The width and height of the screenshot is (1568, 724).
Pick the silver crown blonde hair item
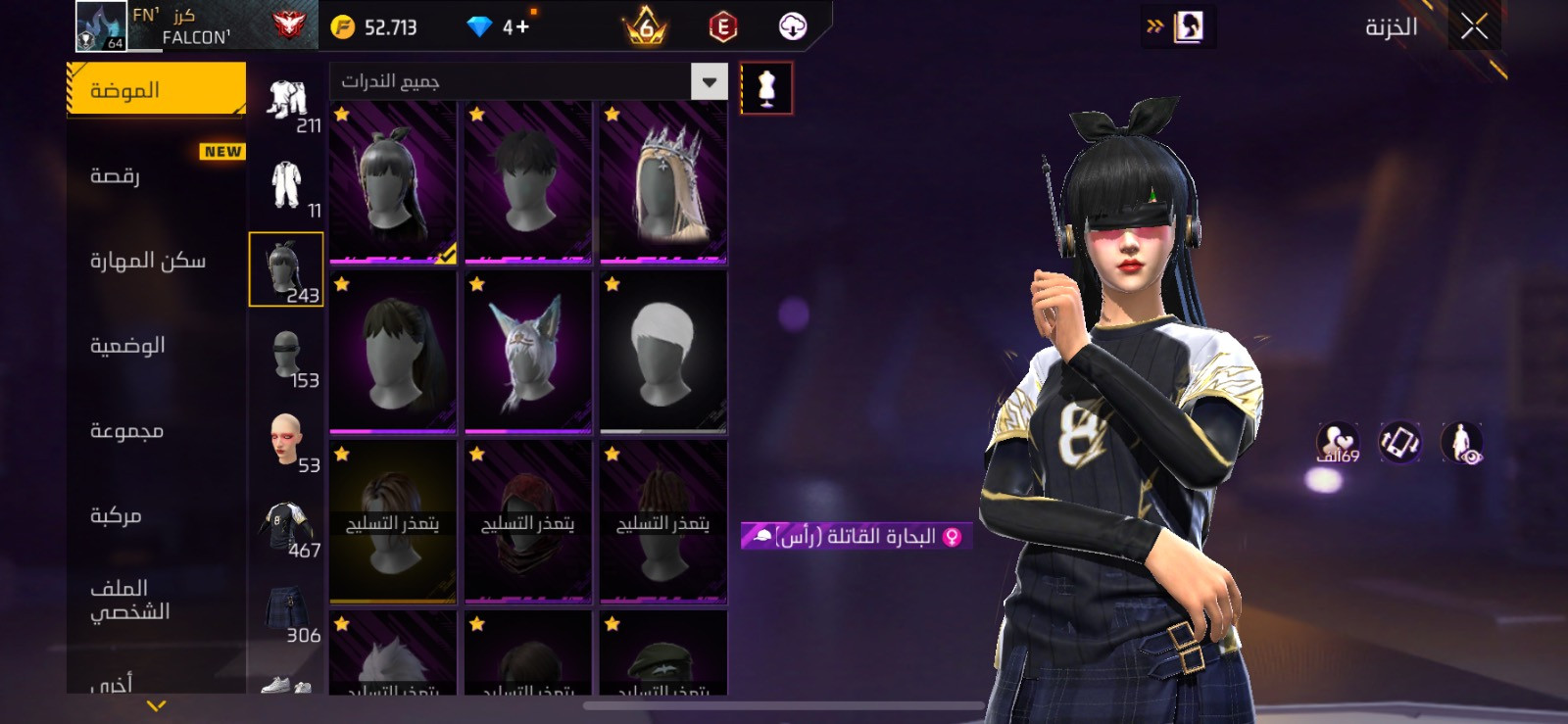click(x=663, y=184)
